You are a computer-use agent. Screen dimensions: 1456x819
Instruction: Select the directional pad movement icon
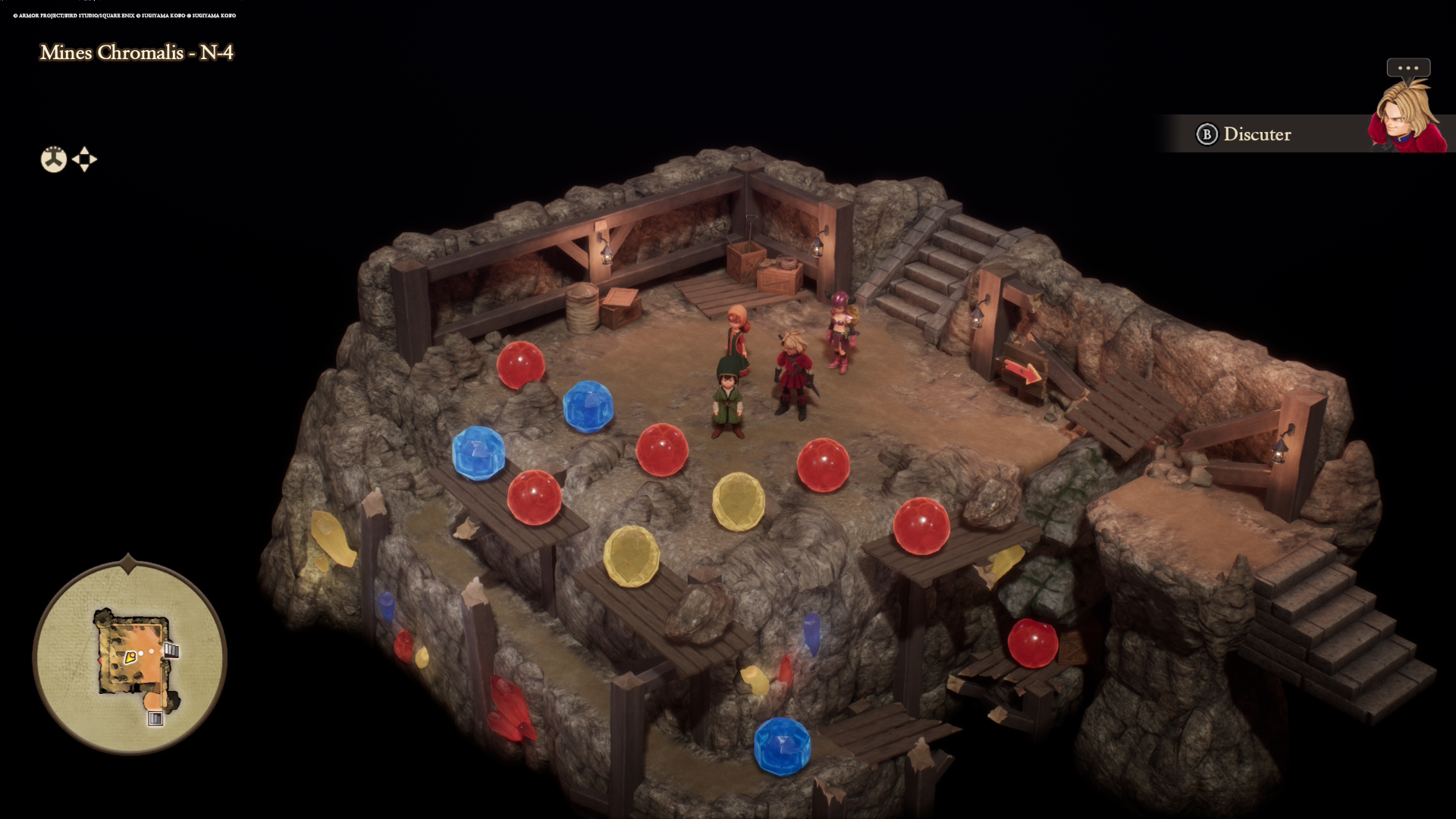tap(84, 159)
